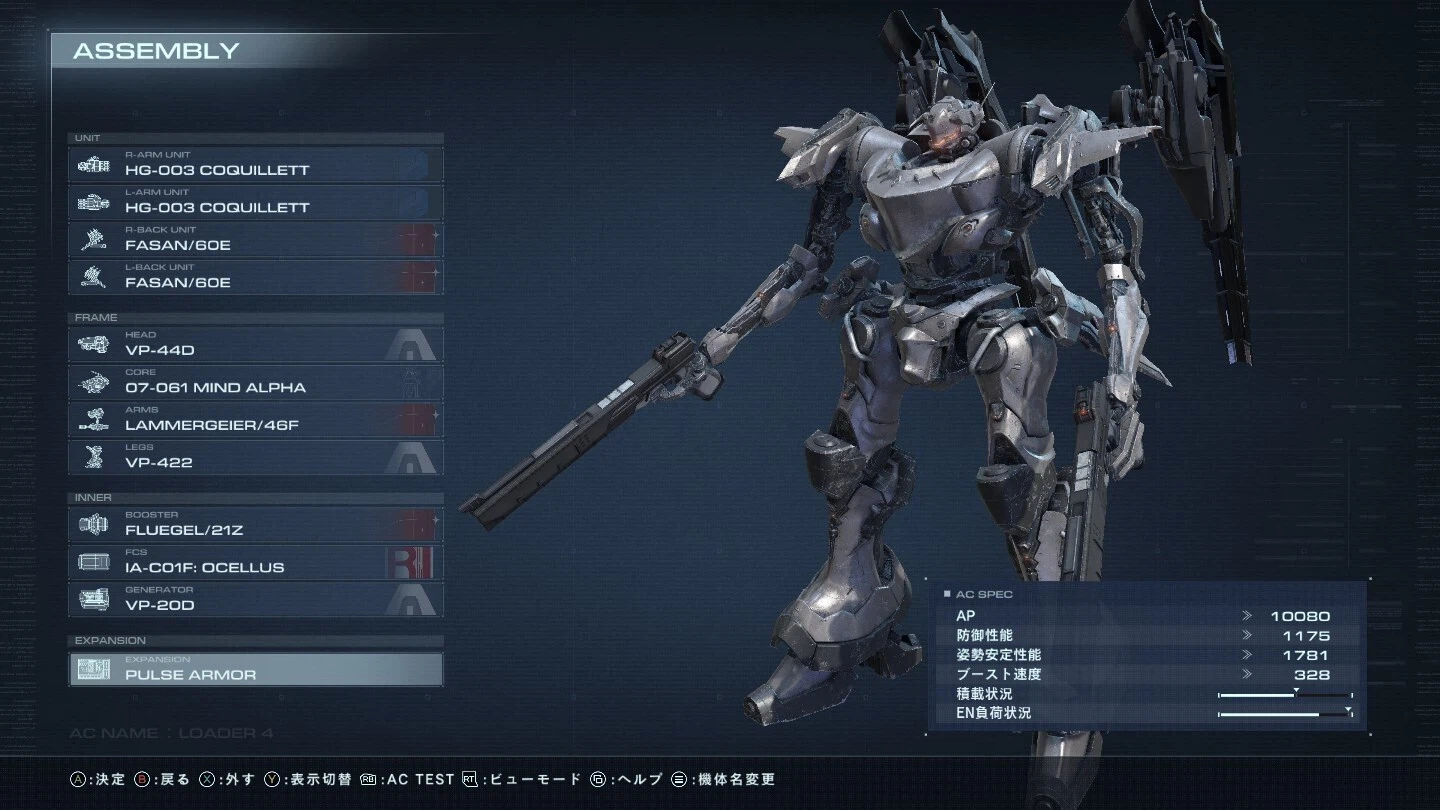The width and height of the screenshot is (1440, 810).
Task: Open the L-BACK UNIT FASAN/60E slot
Action: point(255,276)
